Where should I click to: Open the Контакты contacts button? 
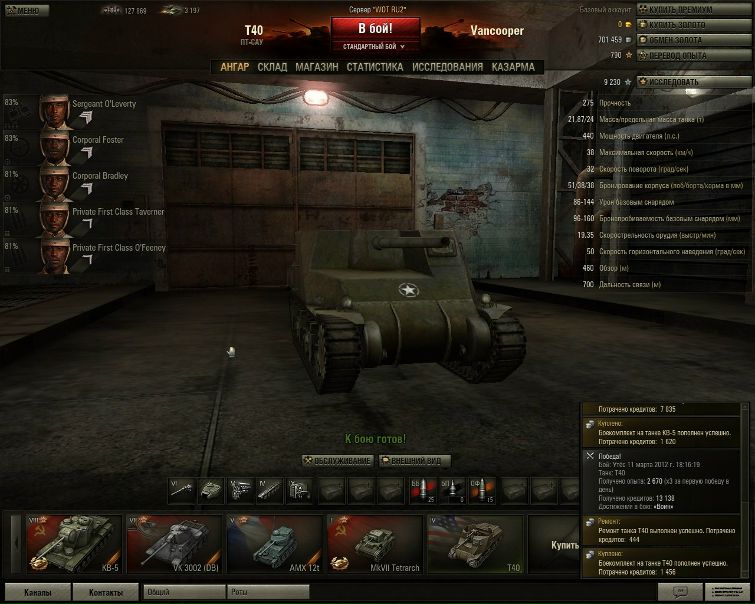[105, 592]
